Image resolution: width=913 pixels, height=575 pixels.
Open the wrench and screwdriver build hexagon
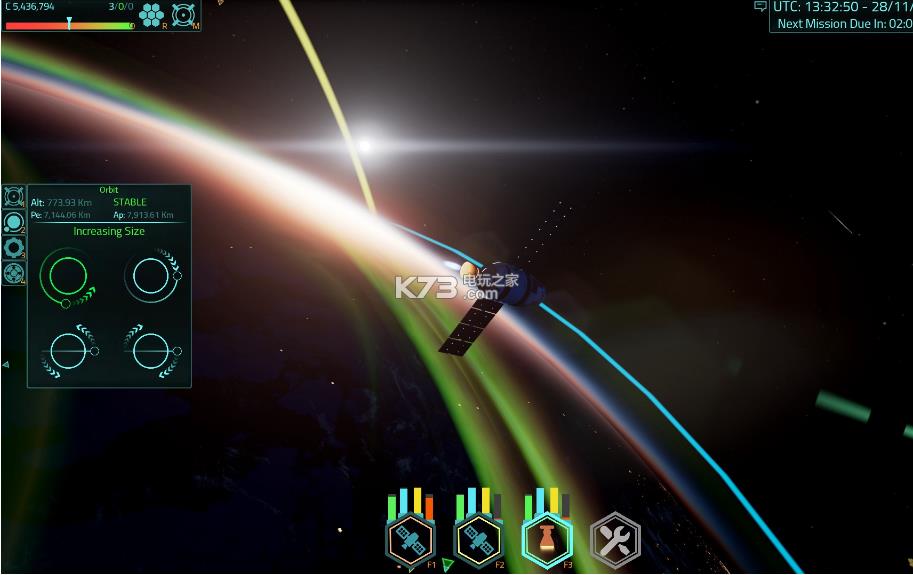614,540
